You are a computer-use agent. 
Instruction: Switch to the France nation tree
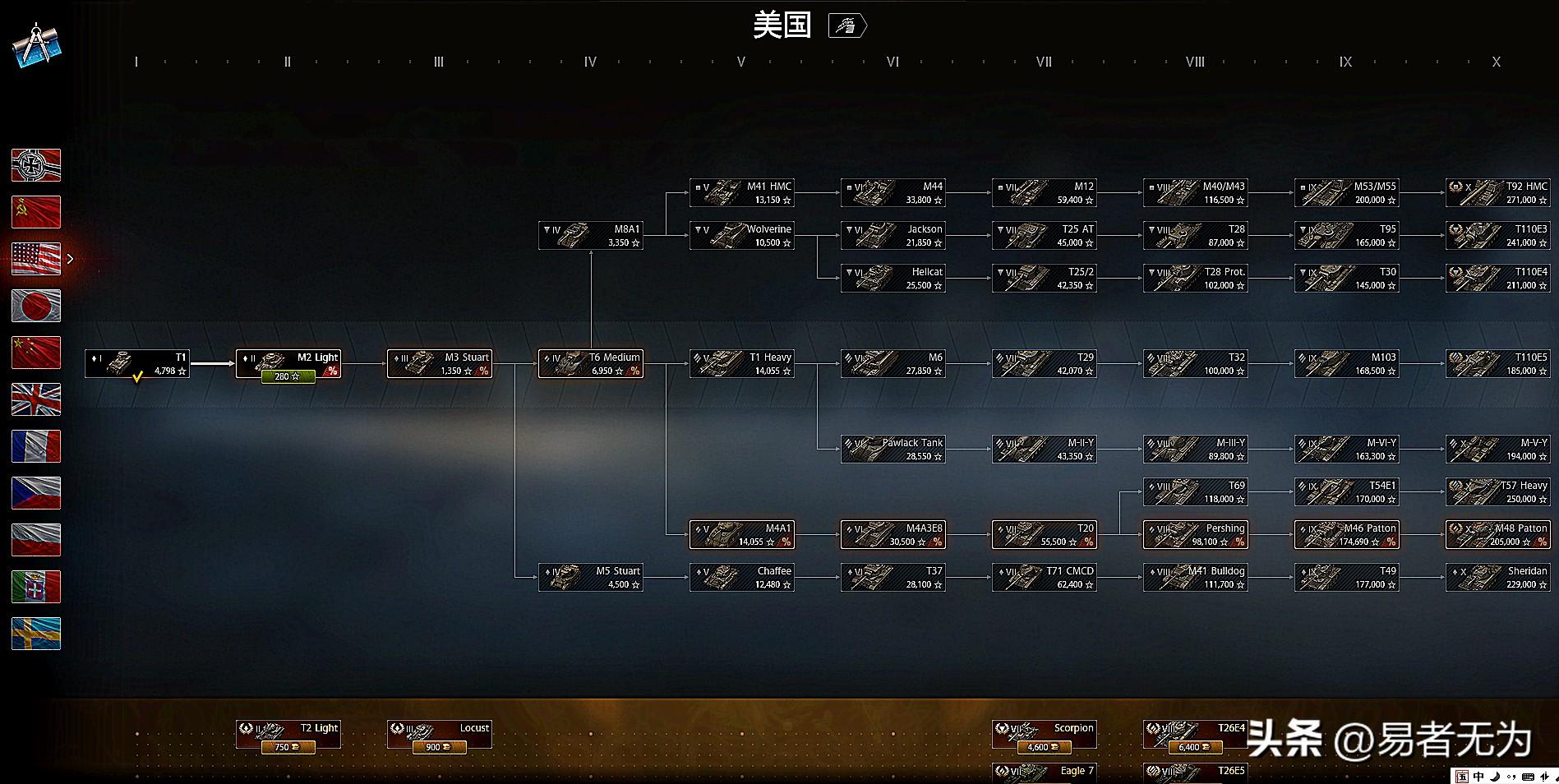pyautogui.click(x=35, y=446)
